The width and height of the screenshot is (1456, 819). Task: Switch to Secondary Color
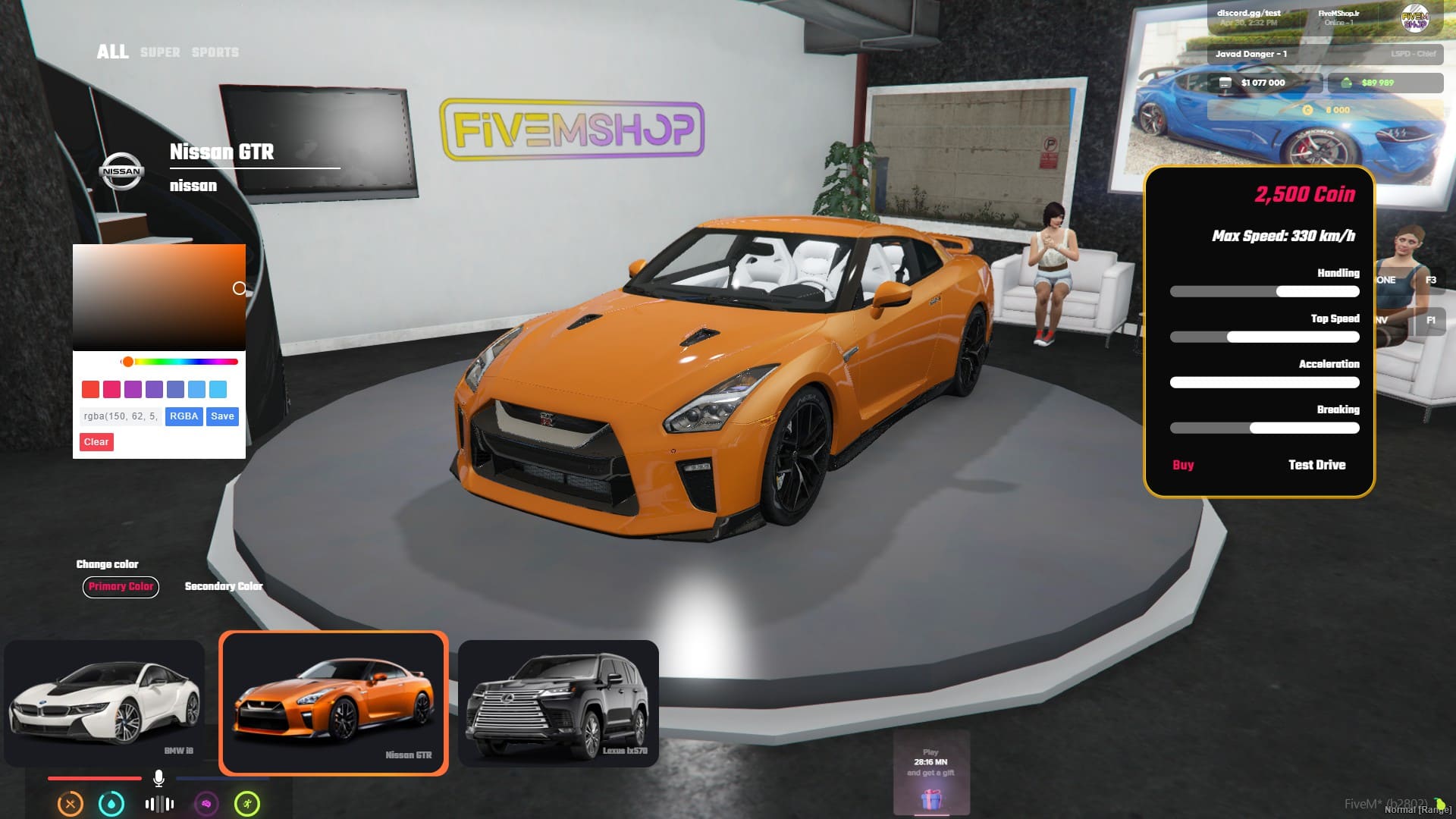click(x=223, y=586)
